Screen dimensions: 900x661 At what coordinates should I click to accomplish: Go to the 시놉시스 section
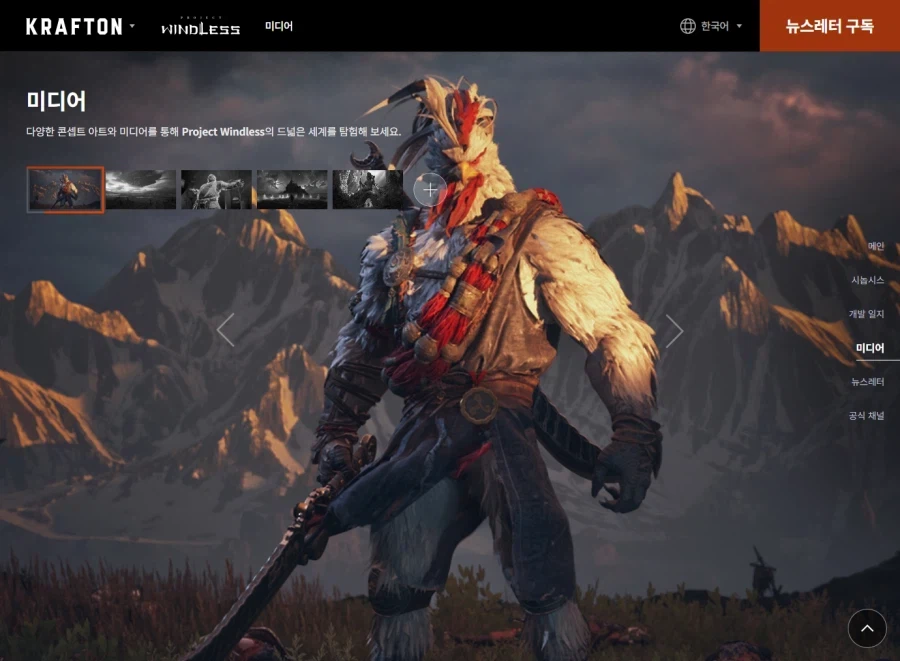(867, 280)
